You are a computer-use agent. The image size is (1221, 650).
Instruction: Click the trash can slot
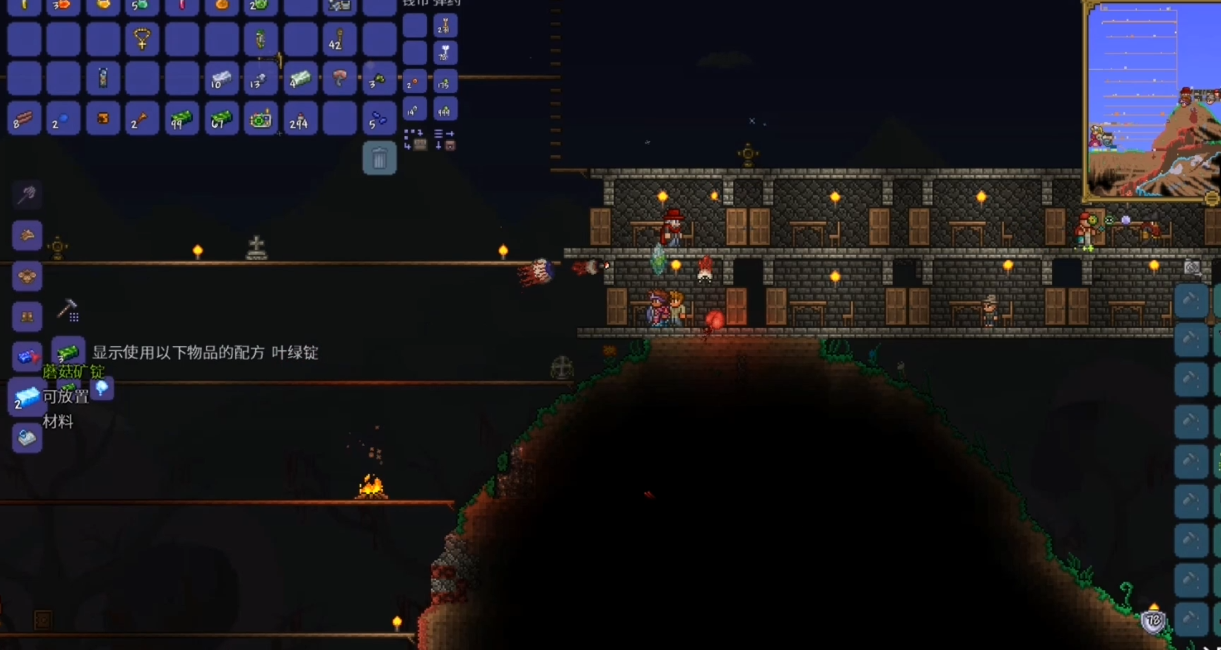click(380, 158)
